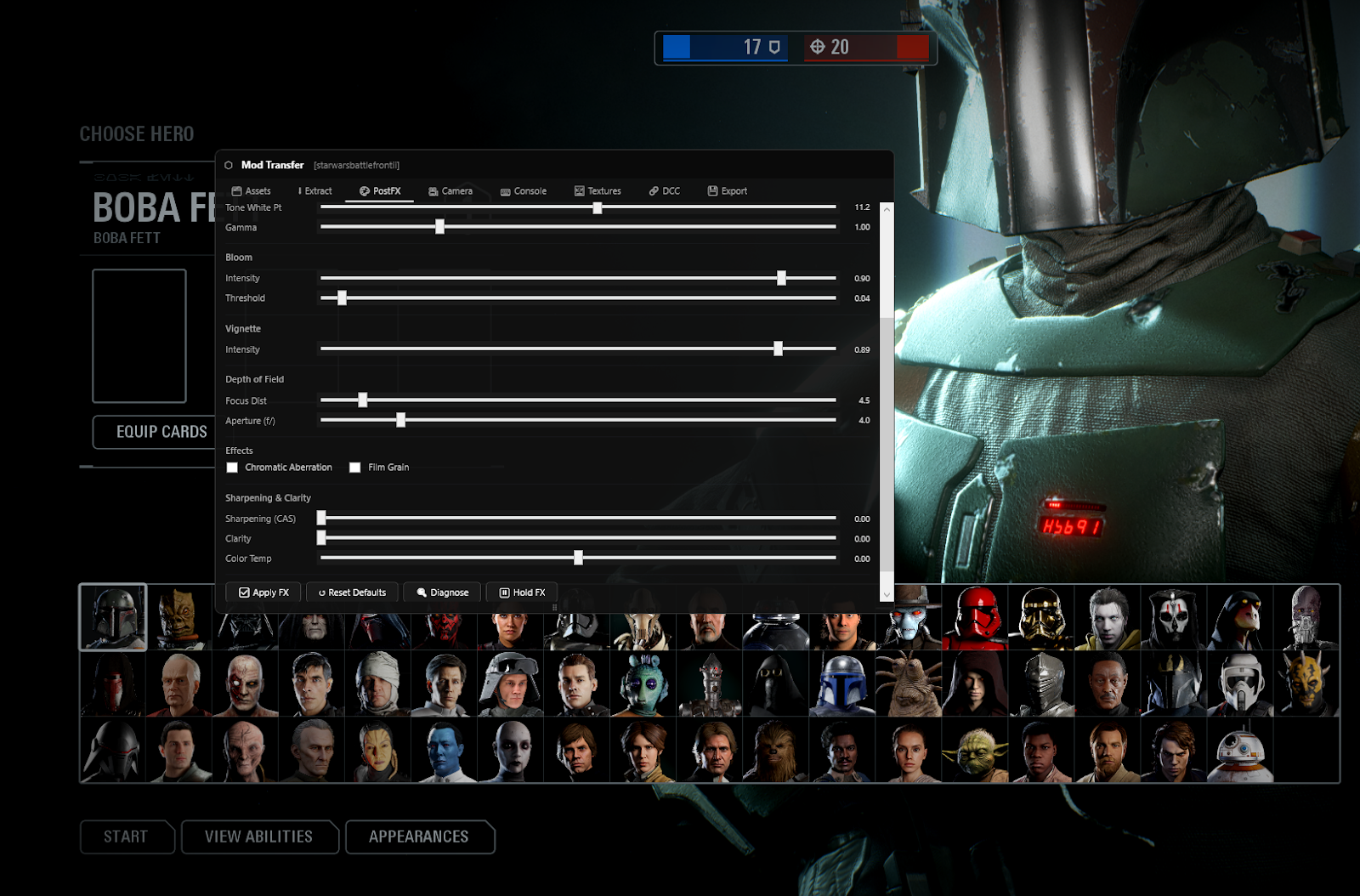Open the Console using its keyboard icon
Viewport: 1360px width, 896px height.
tap(505, 191)
